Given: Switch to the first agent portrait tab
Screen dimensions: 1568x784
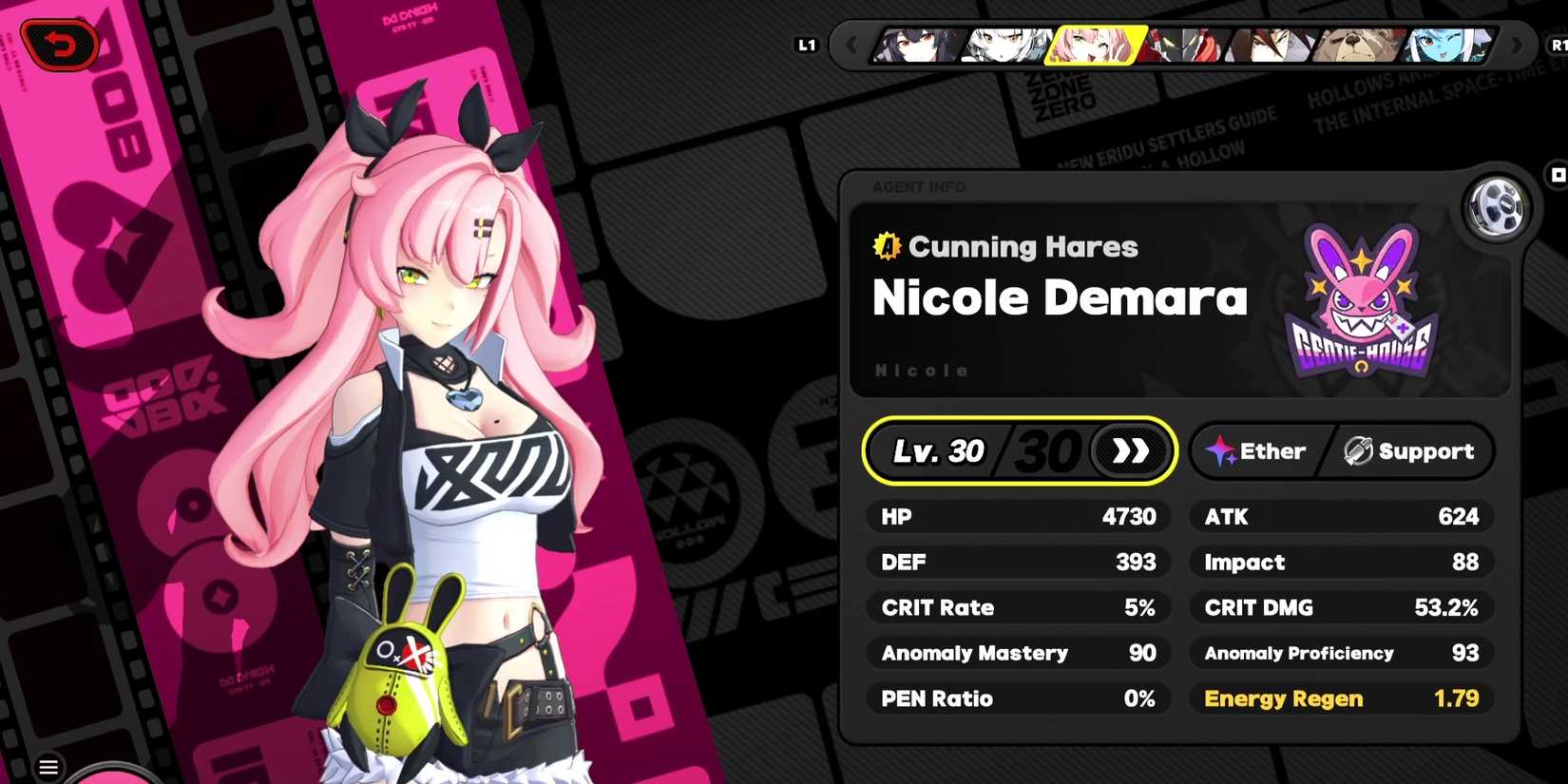Looking at the screenshot, I should coord(914,46).
